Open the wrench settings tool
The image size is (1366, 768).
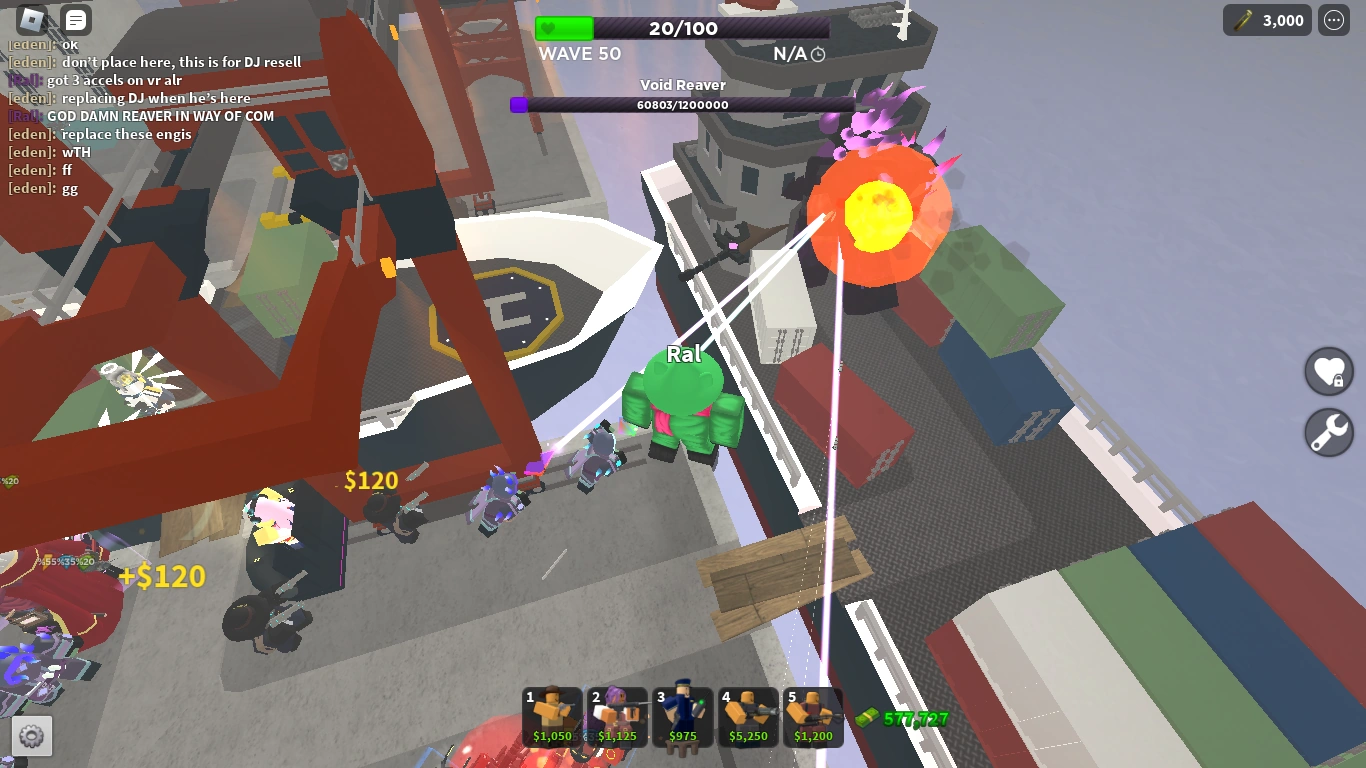pos(1328,432)
